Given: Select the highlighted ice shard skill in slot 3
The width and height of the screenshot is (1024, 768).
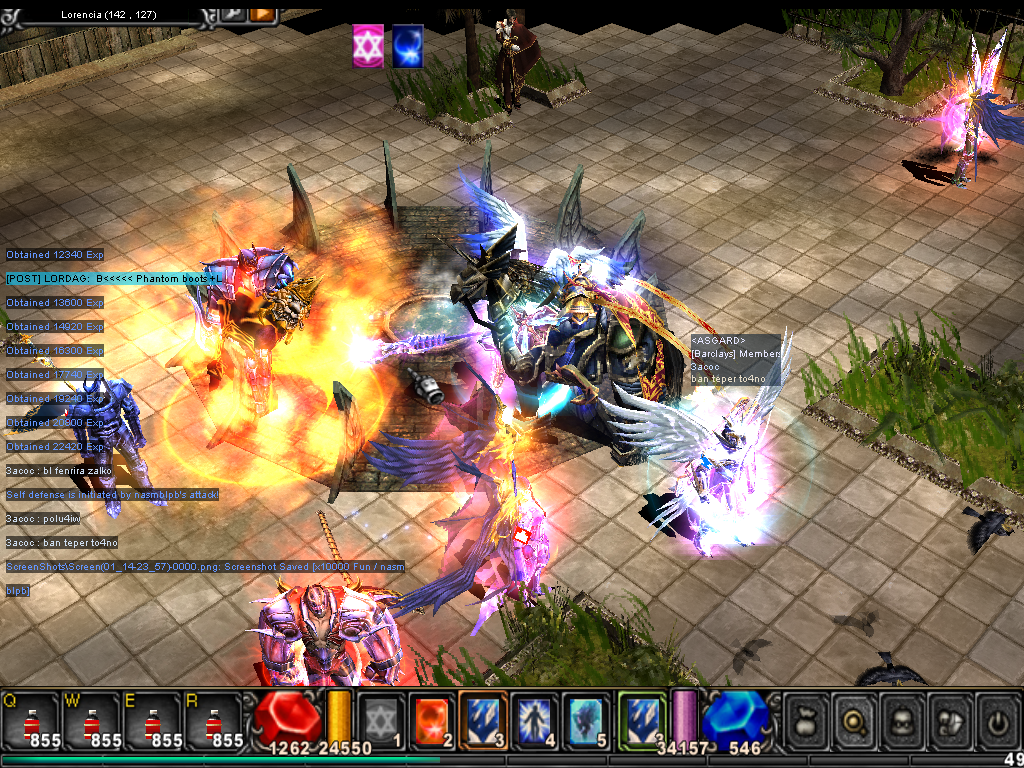Looking at the screenshot, I should 484,719.
